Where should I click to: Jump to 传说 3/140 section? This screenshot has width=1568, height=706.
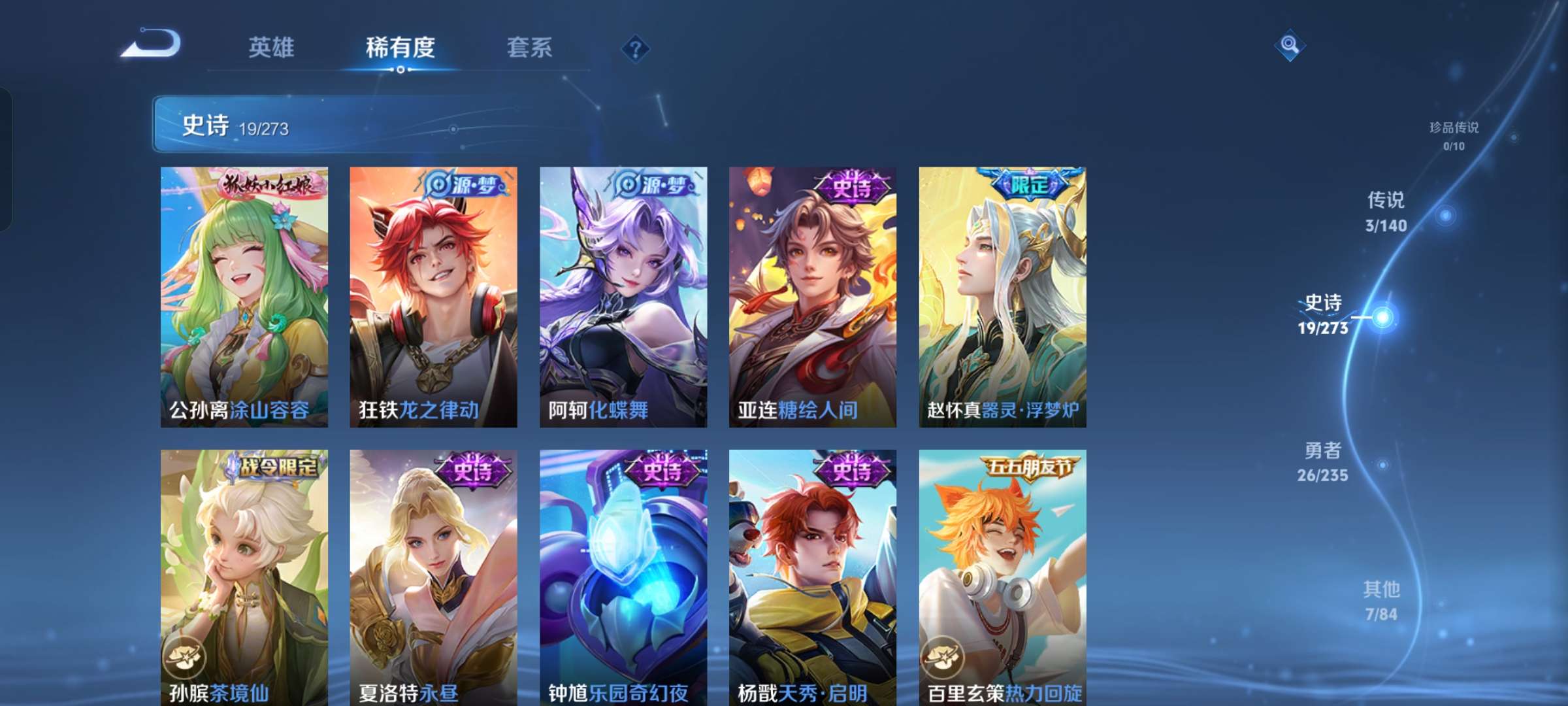click(1386, 212)
